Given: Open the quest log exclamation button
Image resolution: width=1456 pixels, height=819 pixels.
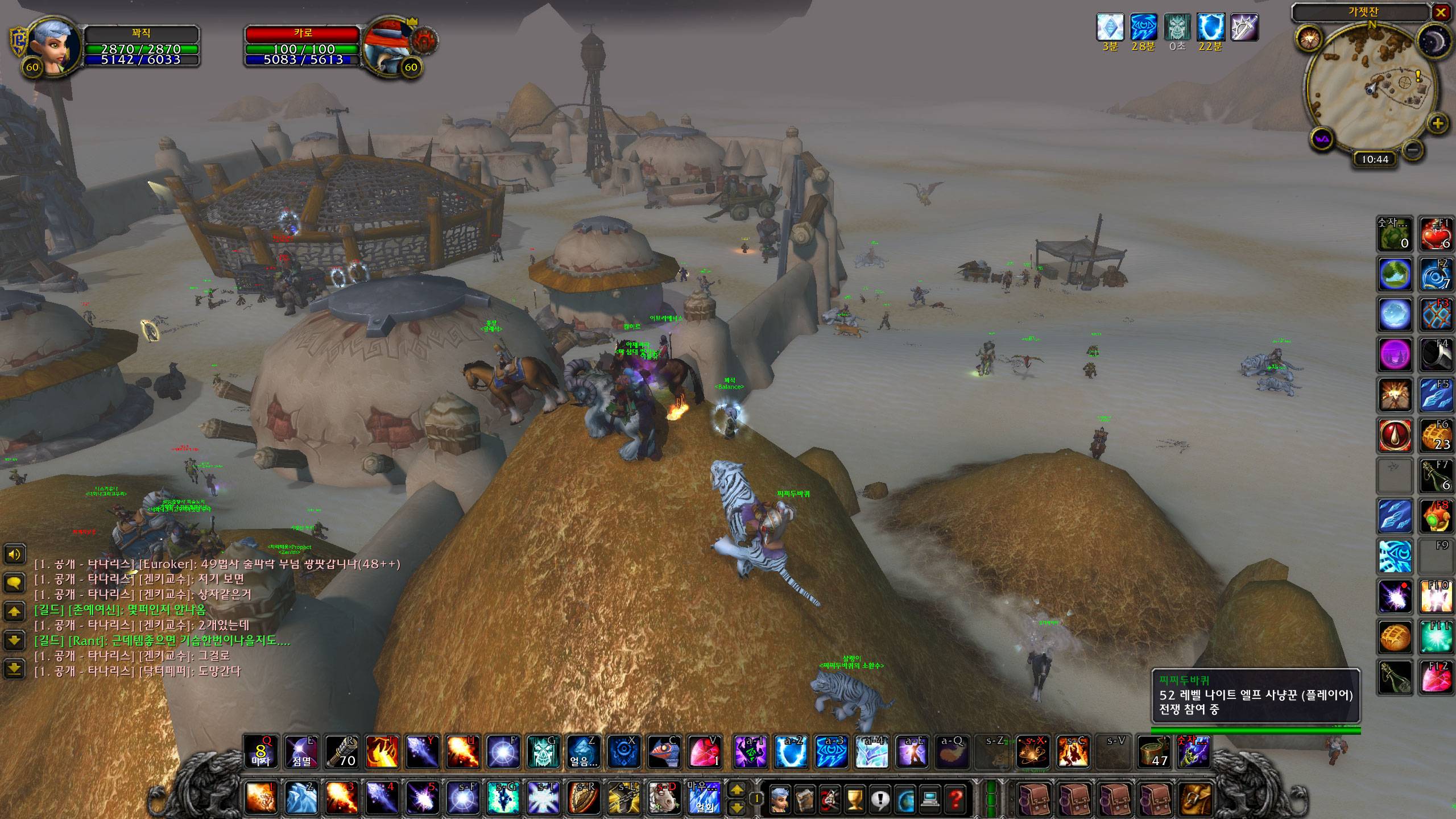Looking at the screenshot, I should click(x=880, y=799).
